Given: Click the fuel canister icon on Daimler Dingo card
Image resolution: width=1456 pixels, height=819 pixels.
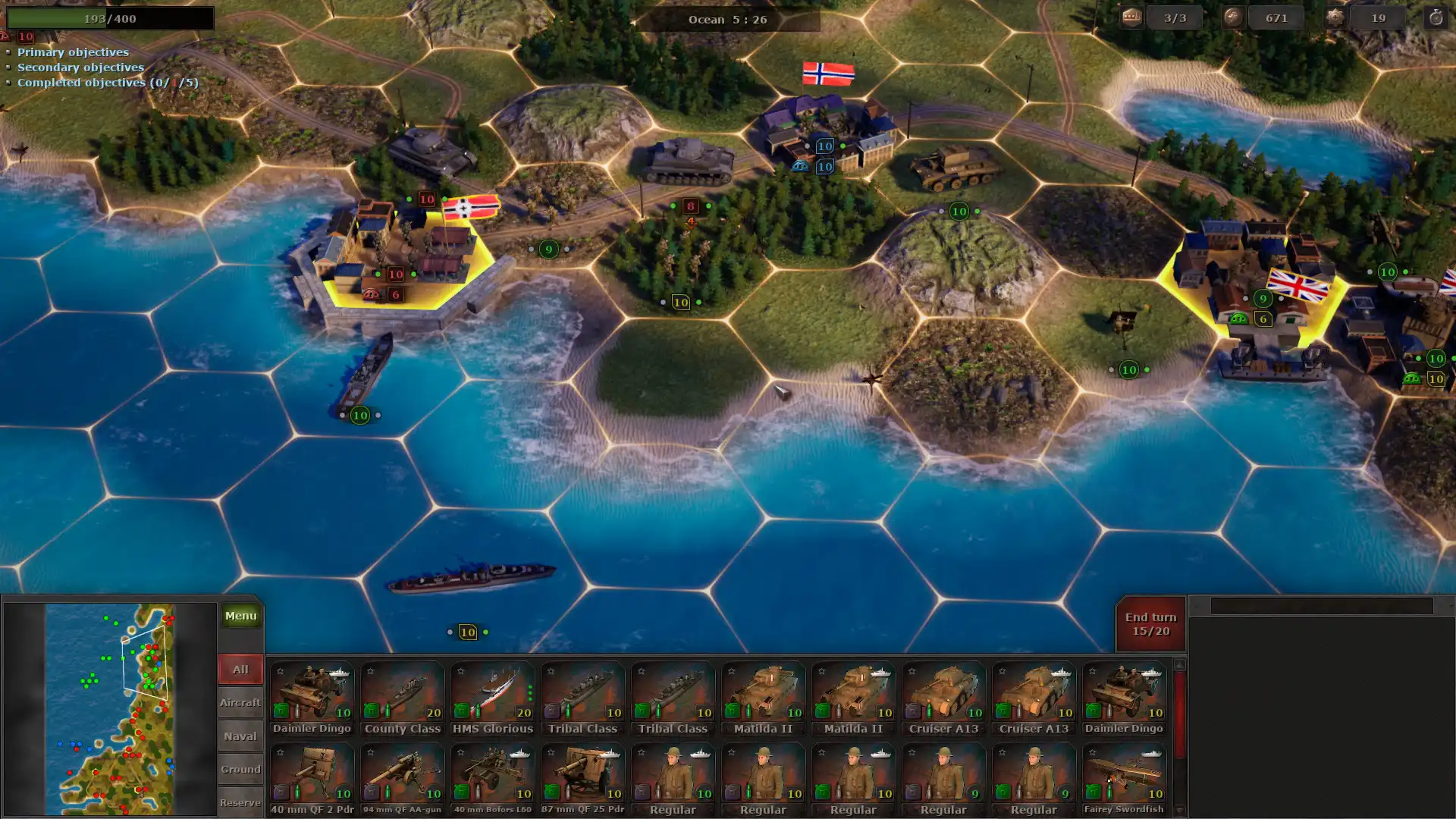Looking at the screenshot, I should tap(281, 712).
